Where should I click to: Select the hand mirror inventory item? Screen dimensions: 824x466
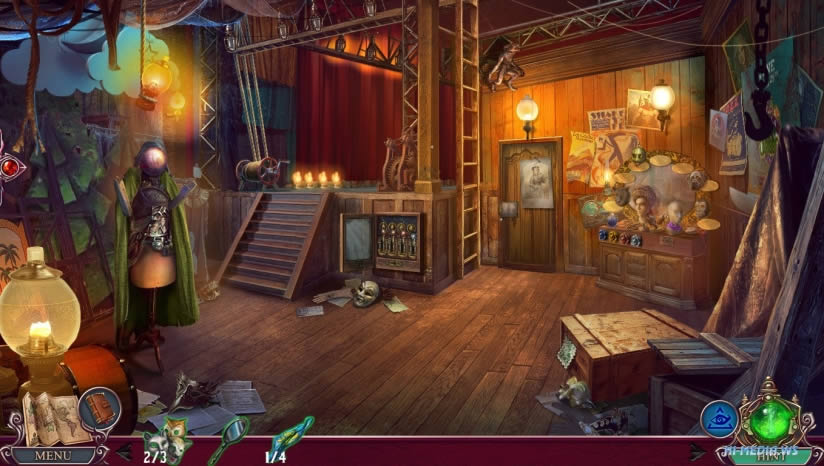229,438
